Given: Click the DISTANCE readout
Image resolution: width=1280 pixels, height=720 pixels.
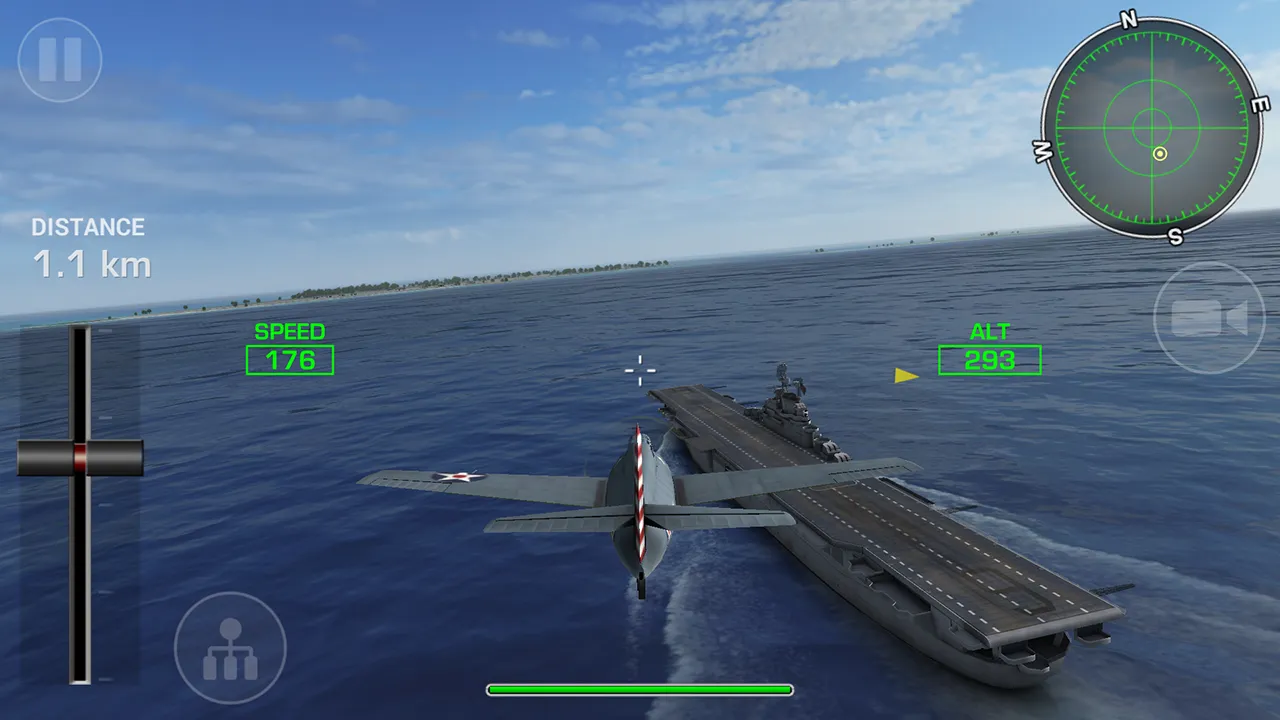Looking at the screenshot, I should (x=89, y=227).
